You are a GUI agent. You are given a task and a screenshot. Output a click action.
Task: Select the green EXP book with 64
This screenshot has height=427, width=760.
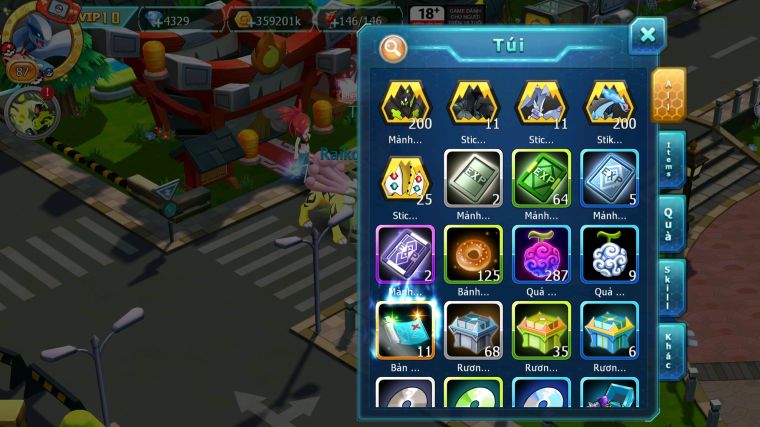pyautogui.click(x=541, y=179)
